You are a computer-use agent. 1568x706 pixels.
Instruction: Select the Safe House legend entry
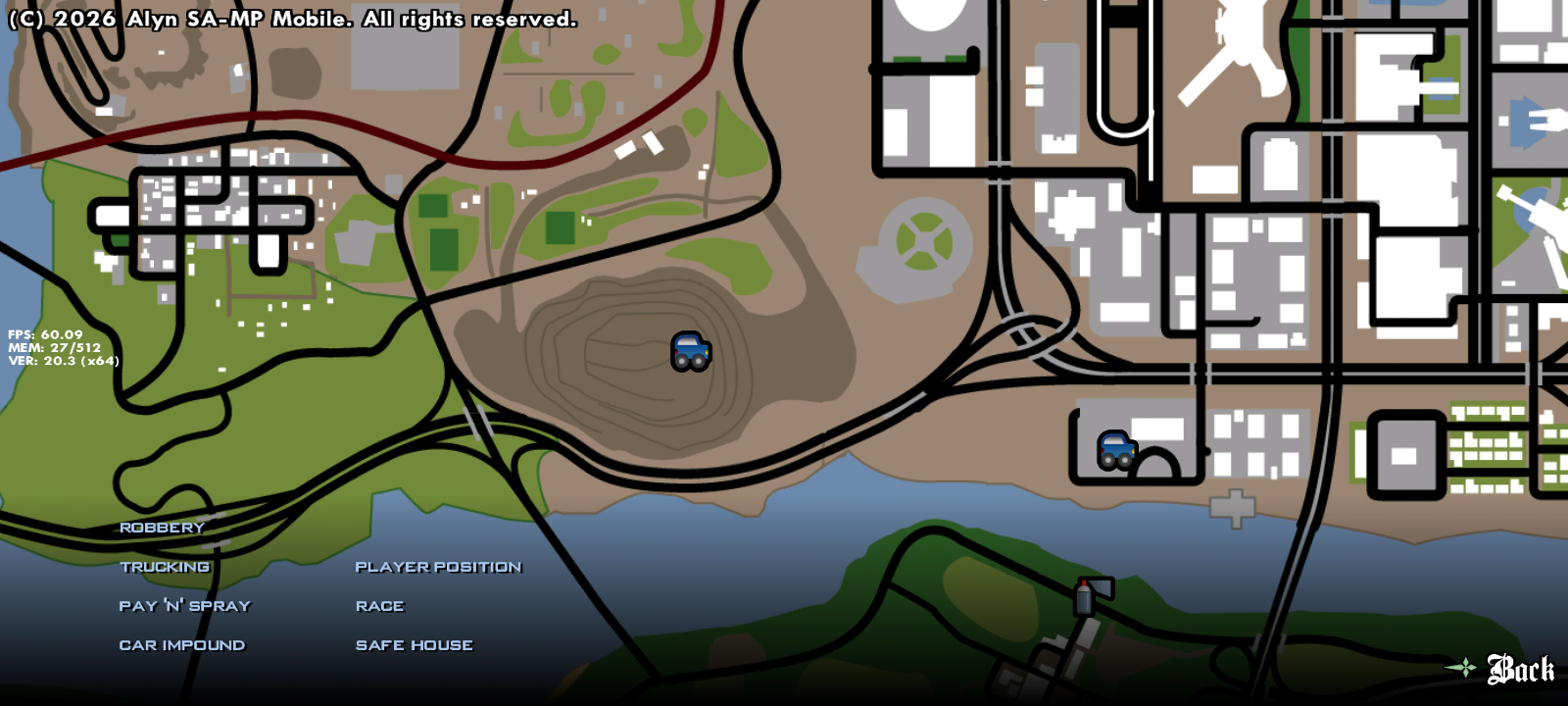415,645
